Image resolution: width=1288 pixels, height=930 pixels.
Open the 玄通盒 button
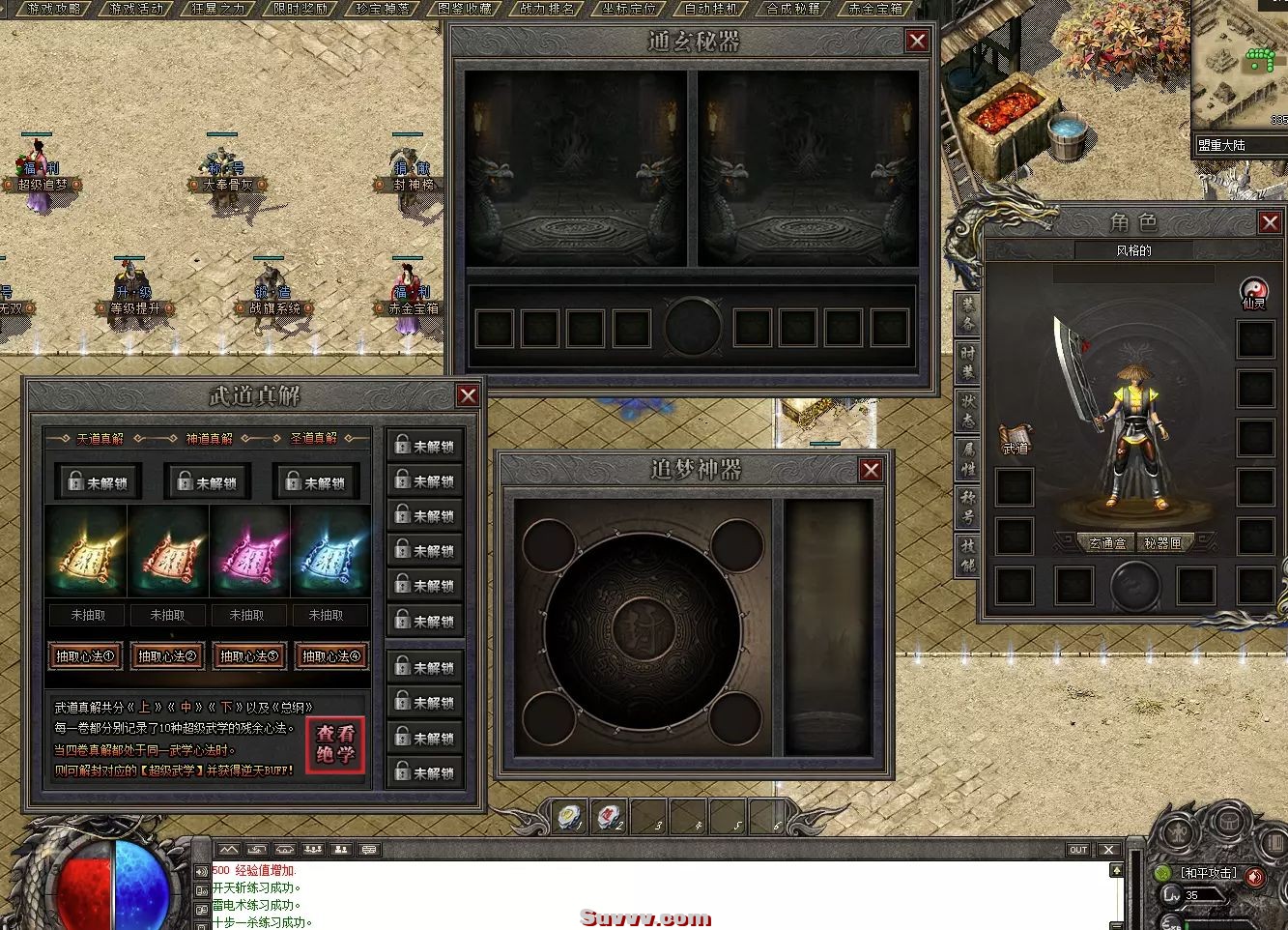(1106, 543)
